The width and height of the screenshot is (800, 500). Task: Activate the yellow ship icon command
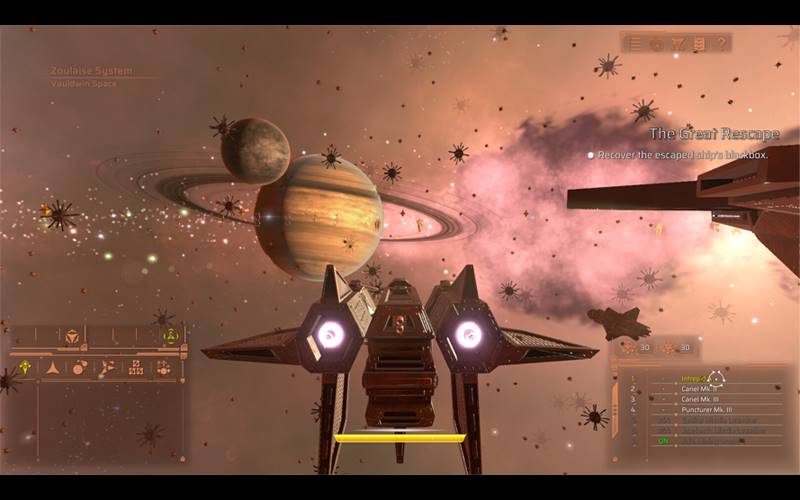(25, 367)
